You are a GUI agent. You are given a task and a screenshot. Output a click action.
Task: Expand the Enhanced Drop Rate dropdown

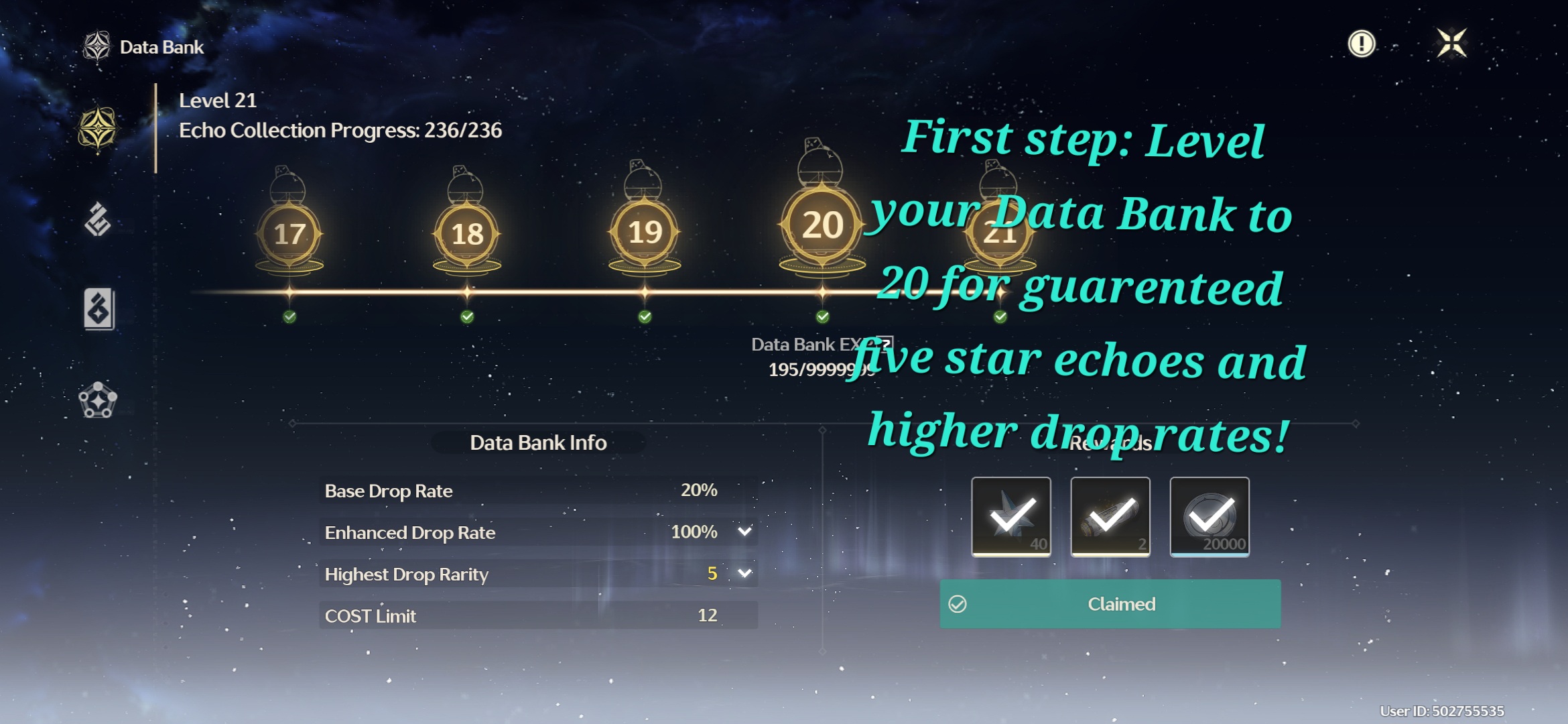(744, 532)
